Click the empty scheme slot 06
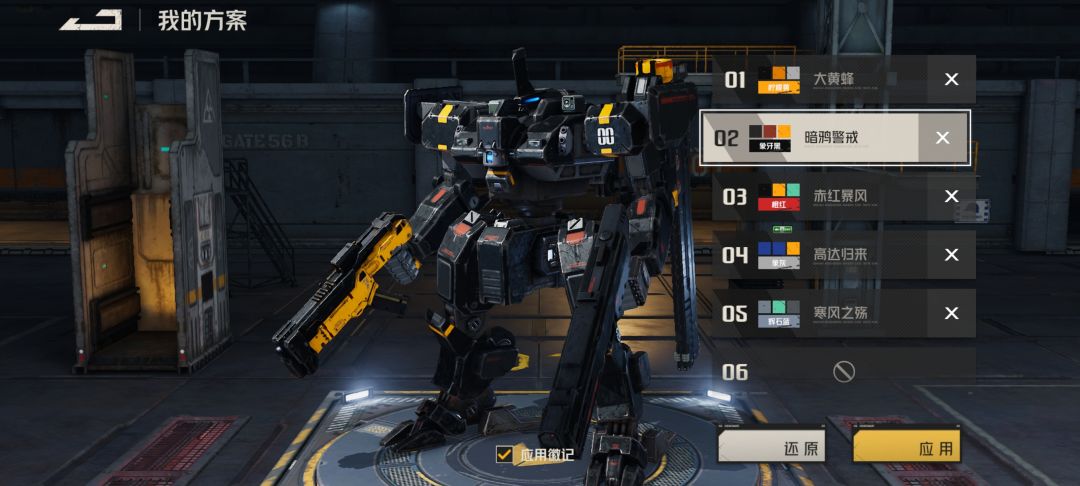The width and height of the screenshot is (1080, 486). click(843, 372)
